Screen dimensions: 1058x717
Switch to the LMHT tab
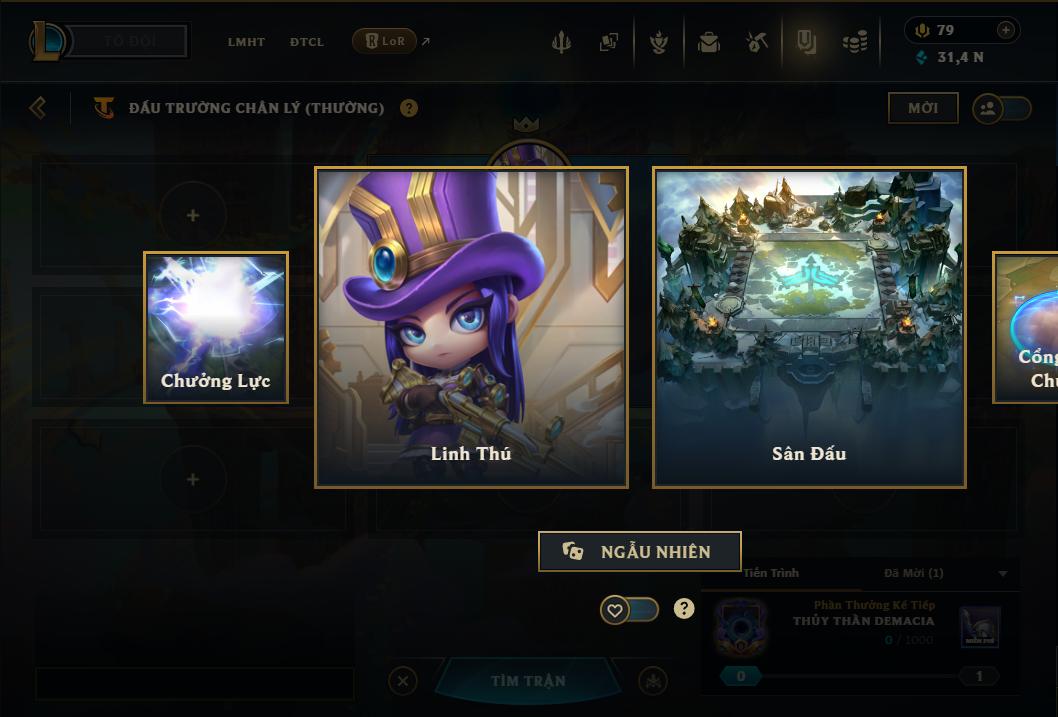(x=246, y=42)
